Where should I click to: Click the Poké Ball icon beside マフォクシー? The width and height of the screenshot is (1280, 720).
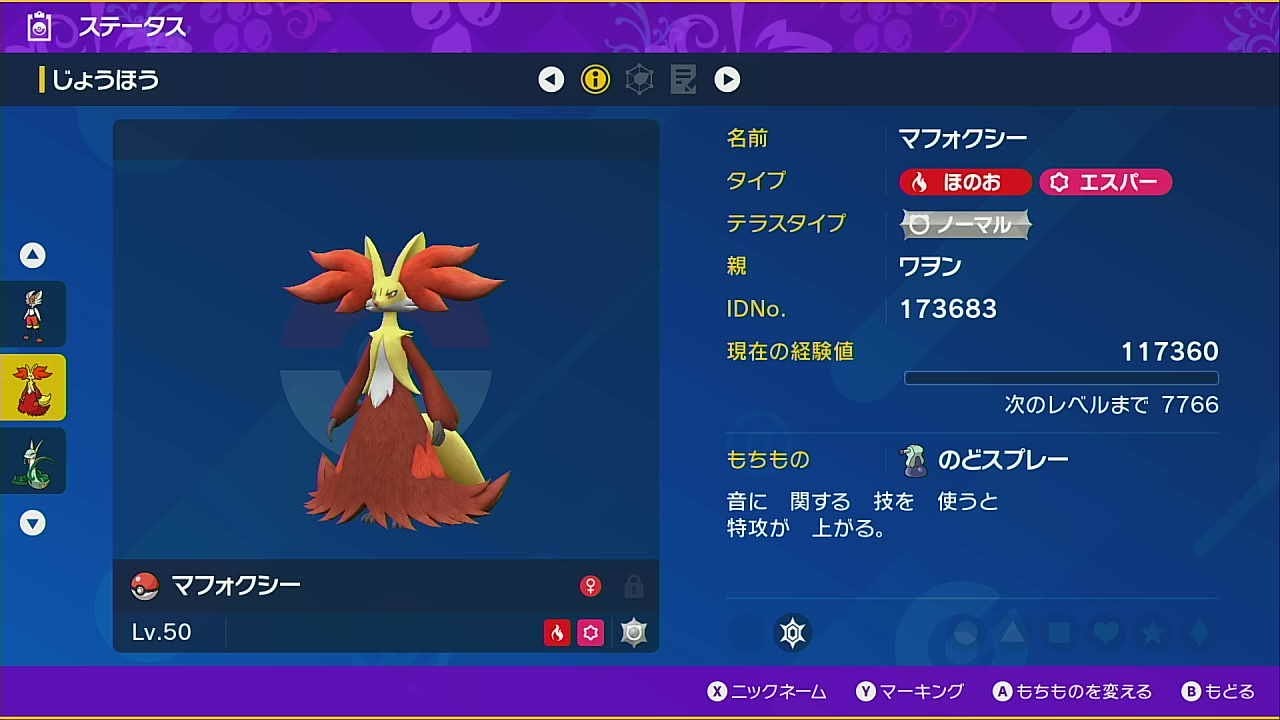[x=145, y=585]
